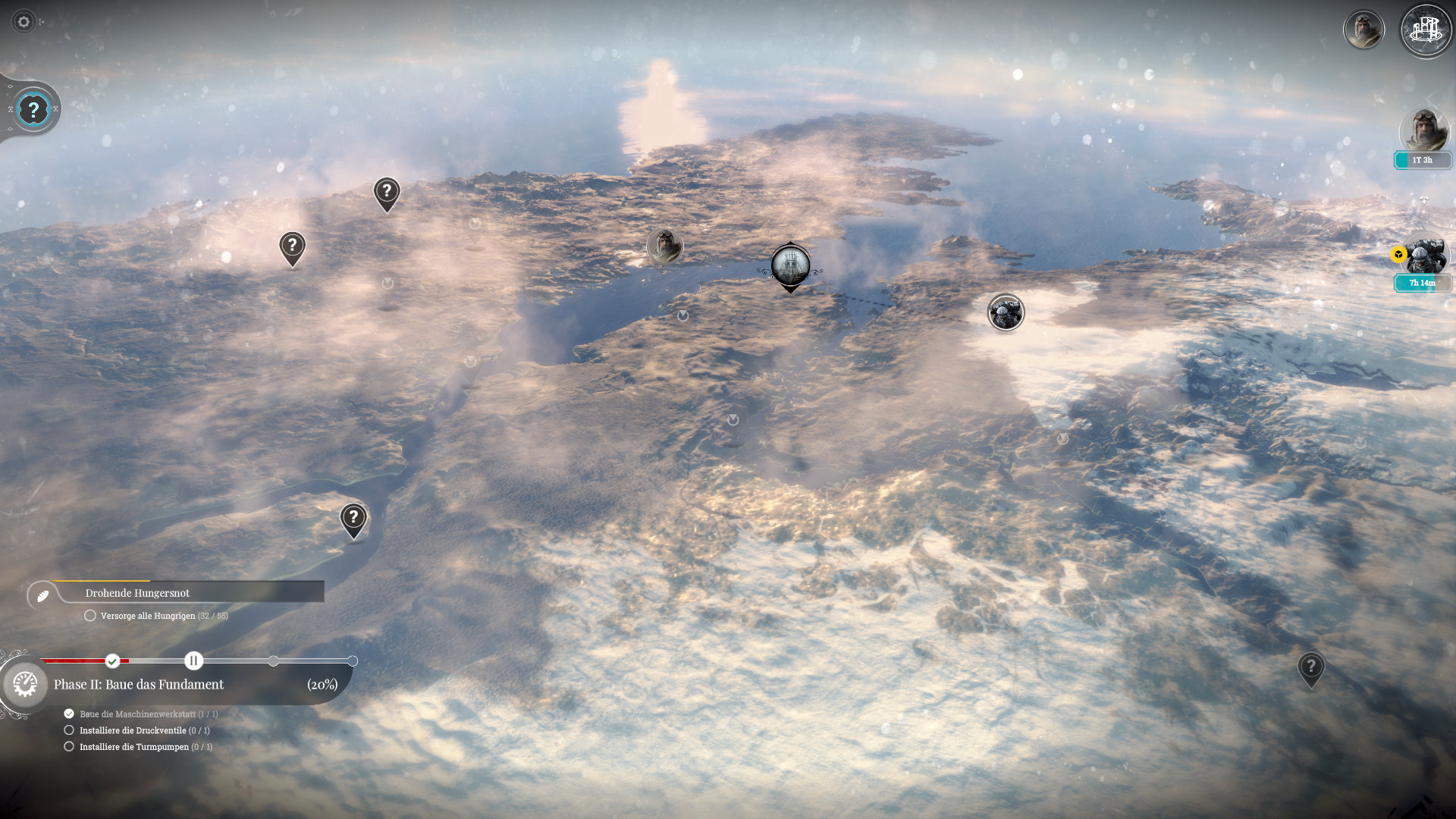The image size is (1456, 819).
Task: Open the help question mark panel
Action: pyautogui.click(x=33, y=109)
